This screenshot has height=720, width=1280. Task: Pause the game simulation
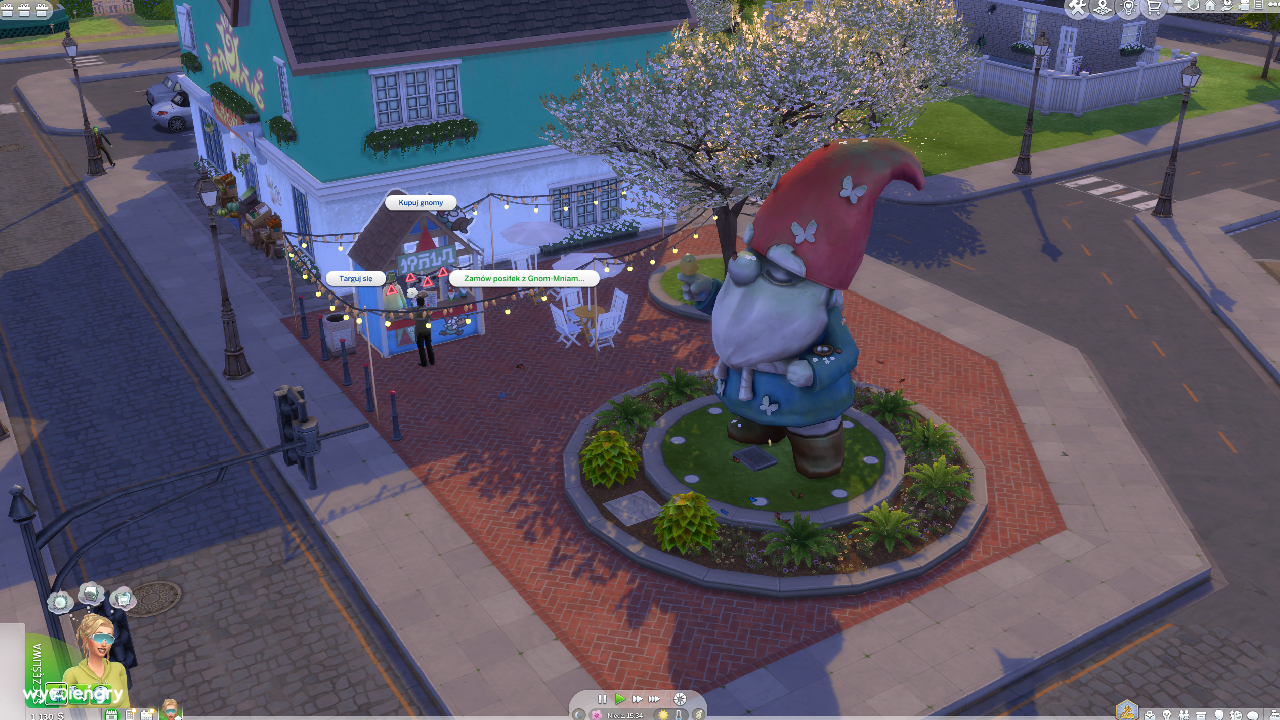click(x=603, y=698)
